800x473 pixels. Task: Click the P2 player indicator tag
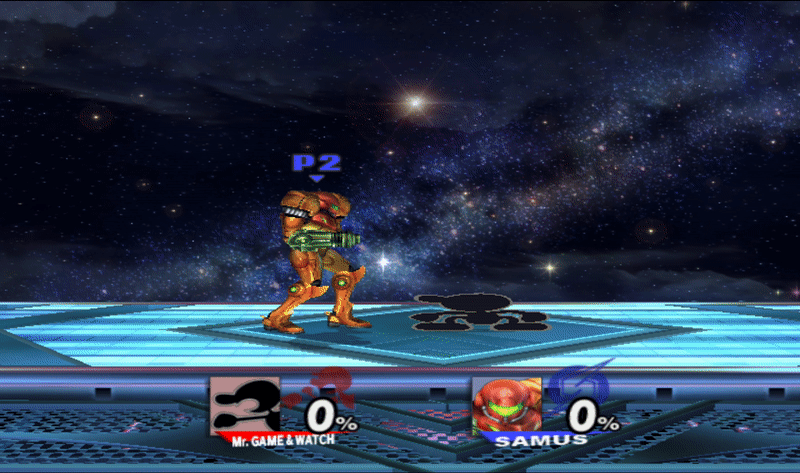click(315, 164)
